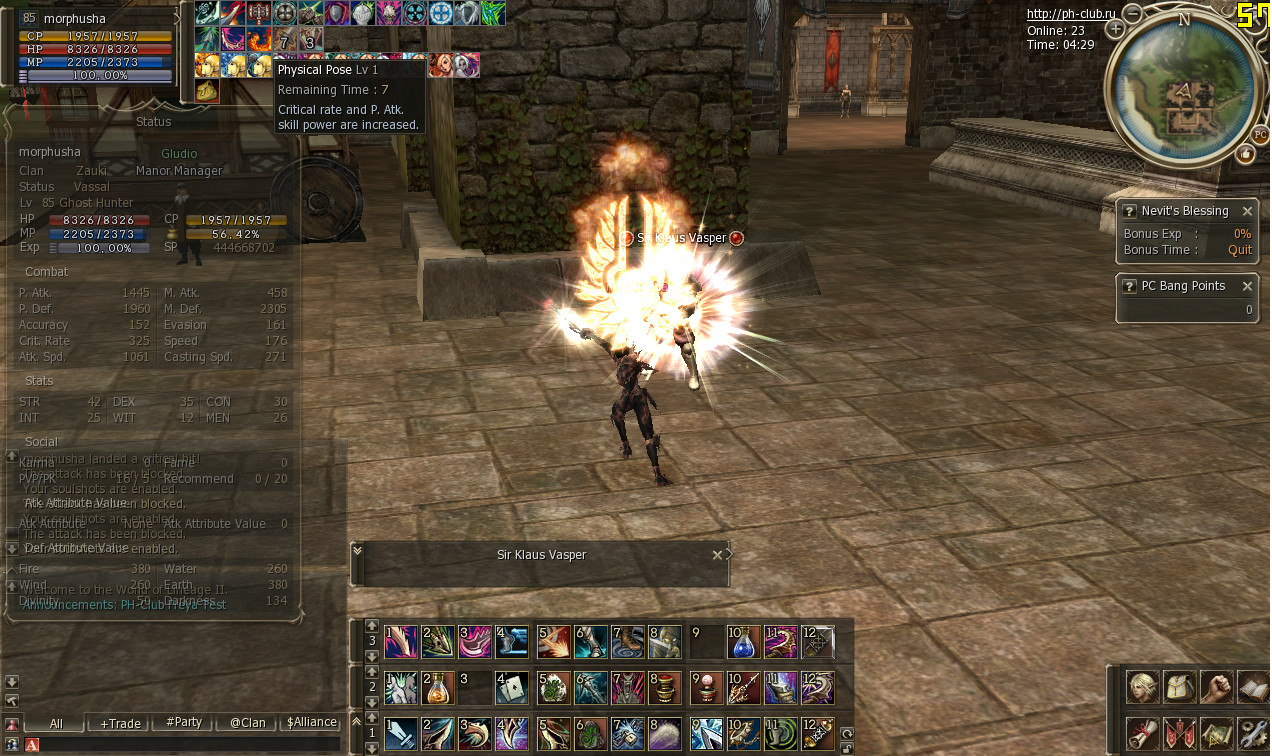Switch to the +Trade chat tab
This screenshot has height=756, width=1272.
(120, 723)
